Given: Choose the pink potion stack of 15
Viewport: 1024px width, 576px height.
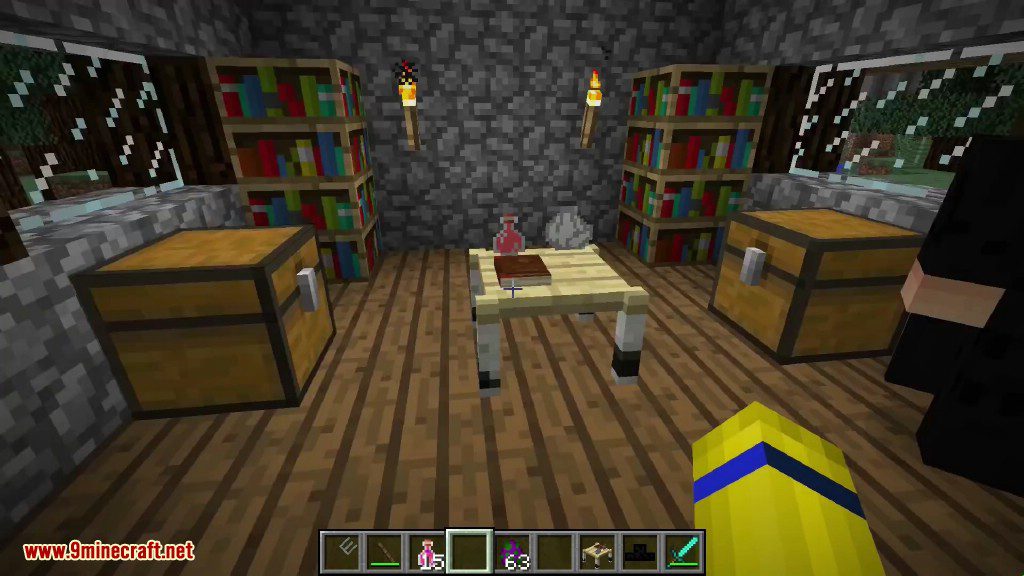Looking at the screenshot, I should click(427, 551).
